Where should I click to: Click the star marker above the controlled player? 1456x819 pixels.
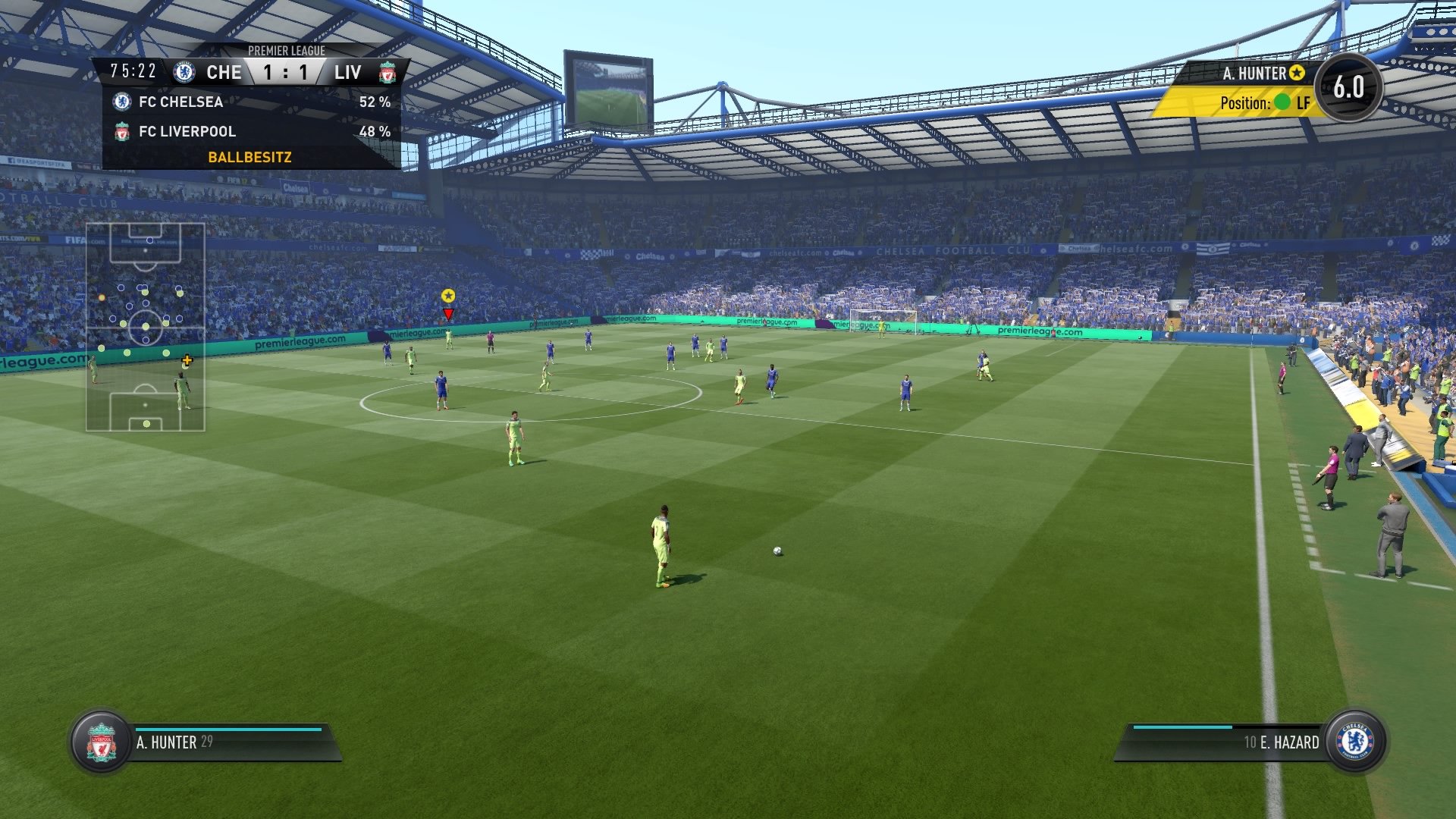coord(448,297)
